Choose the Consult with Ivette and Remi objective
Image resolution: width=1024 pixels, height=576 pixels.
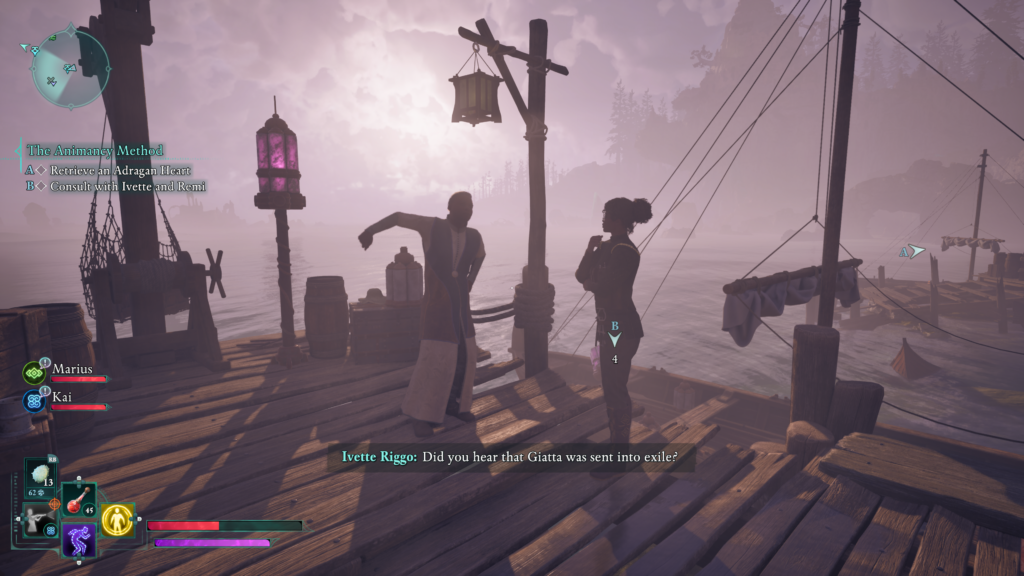[128, 186]
